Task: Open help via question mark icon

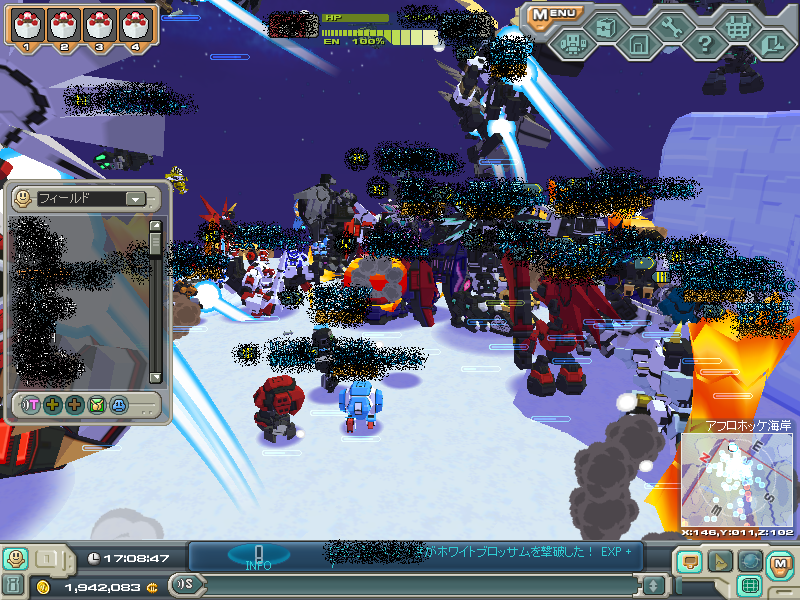Action: 704,44
